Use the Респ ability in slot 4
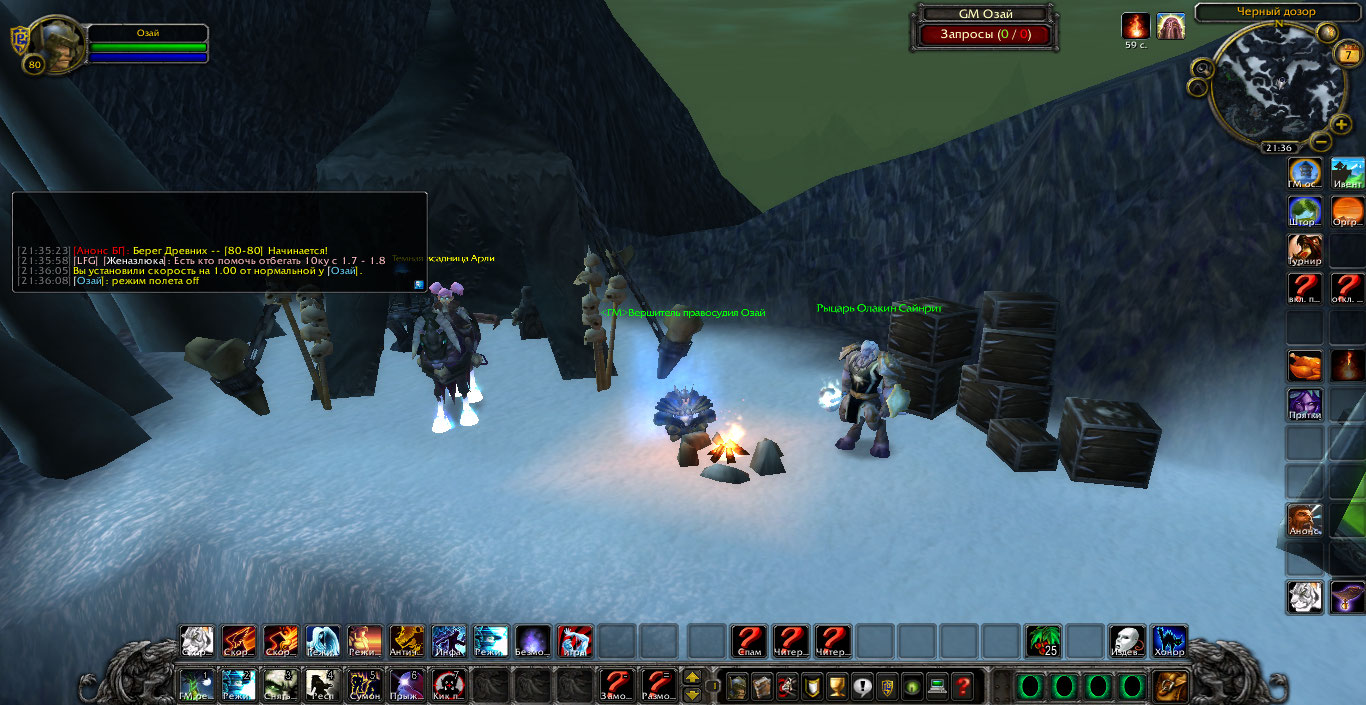 pyautogui.click(x=322, y=685)
